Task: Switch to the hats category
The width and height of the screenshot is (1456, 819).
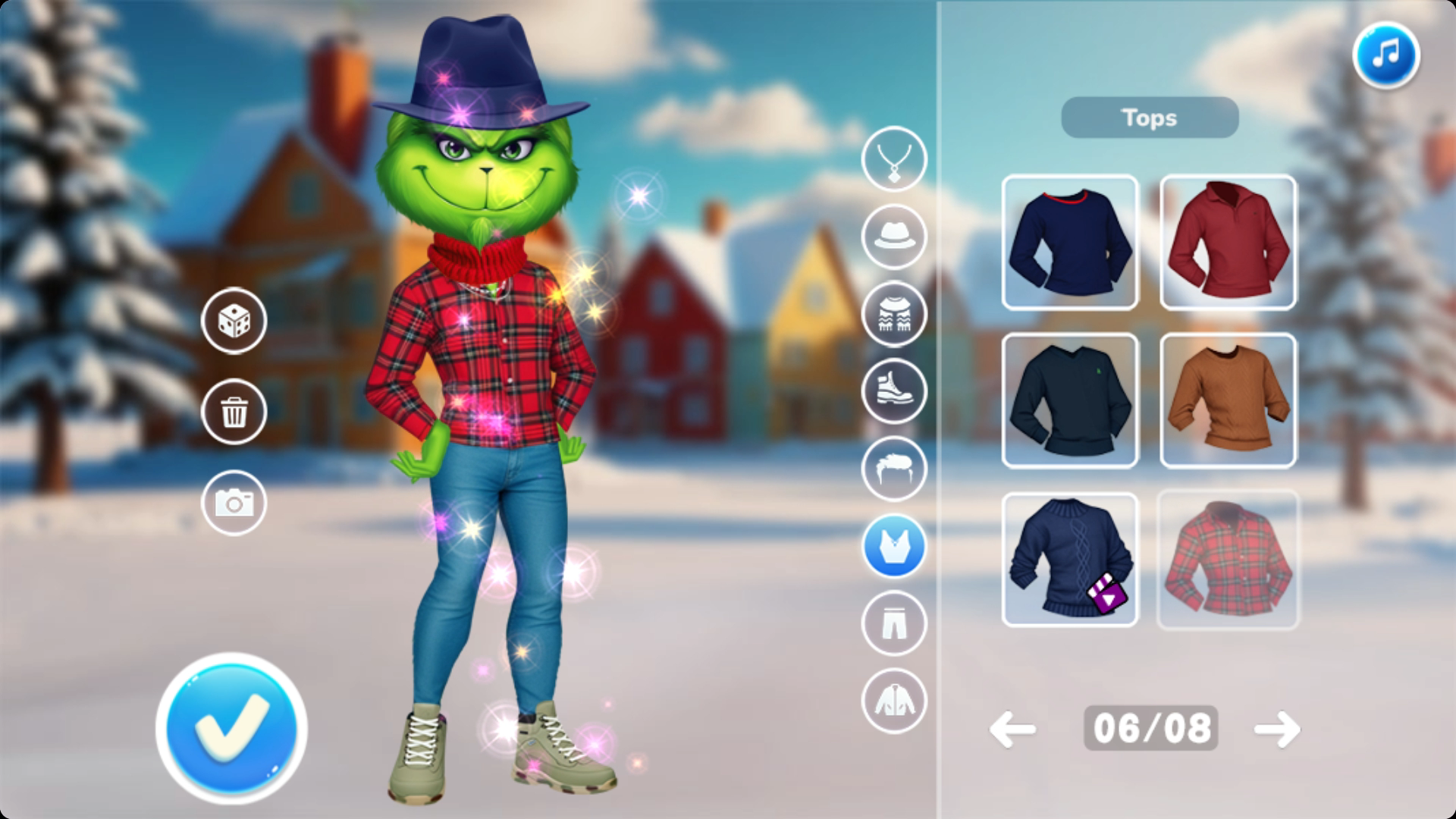Action: point(894,237)
